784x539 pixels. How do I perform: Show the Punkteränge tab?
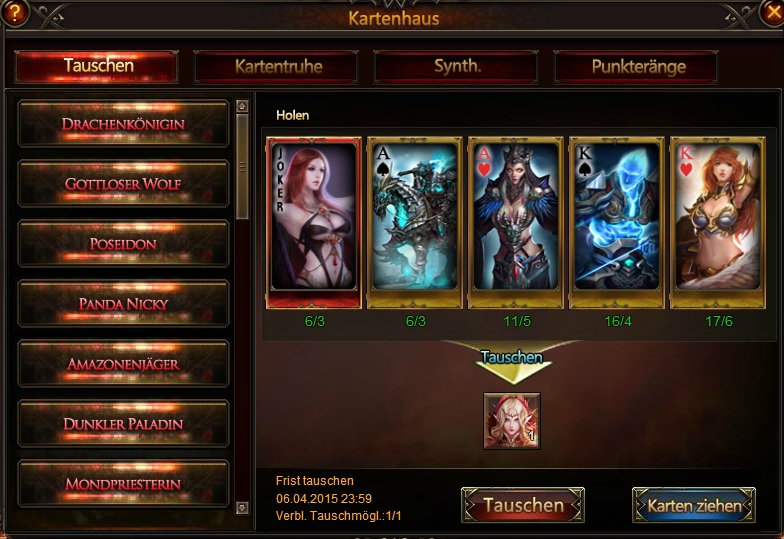pos(636,67)
